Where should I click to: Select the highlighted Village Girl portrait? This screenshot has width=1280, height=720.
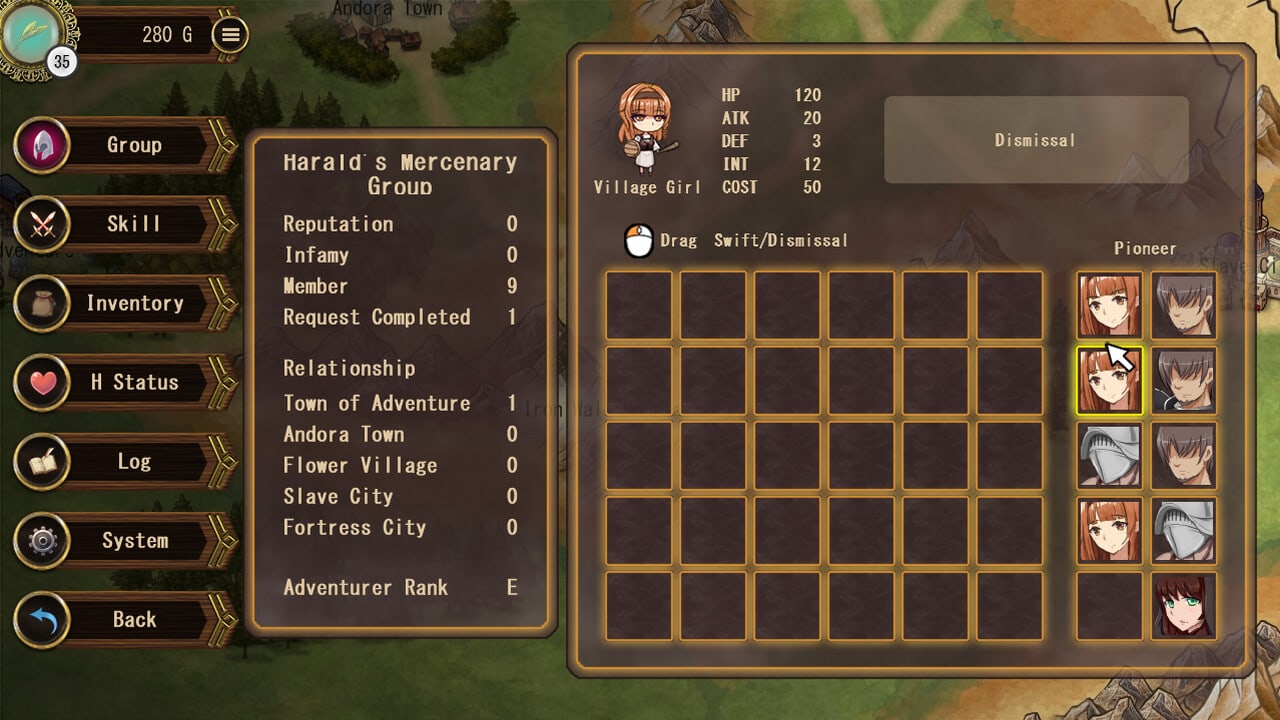[1109, 381]
